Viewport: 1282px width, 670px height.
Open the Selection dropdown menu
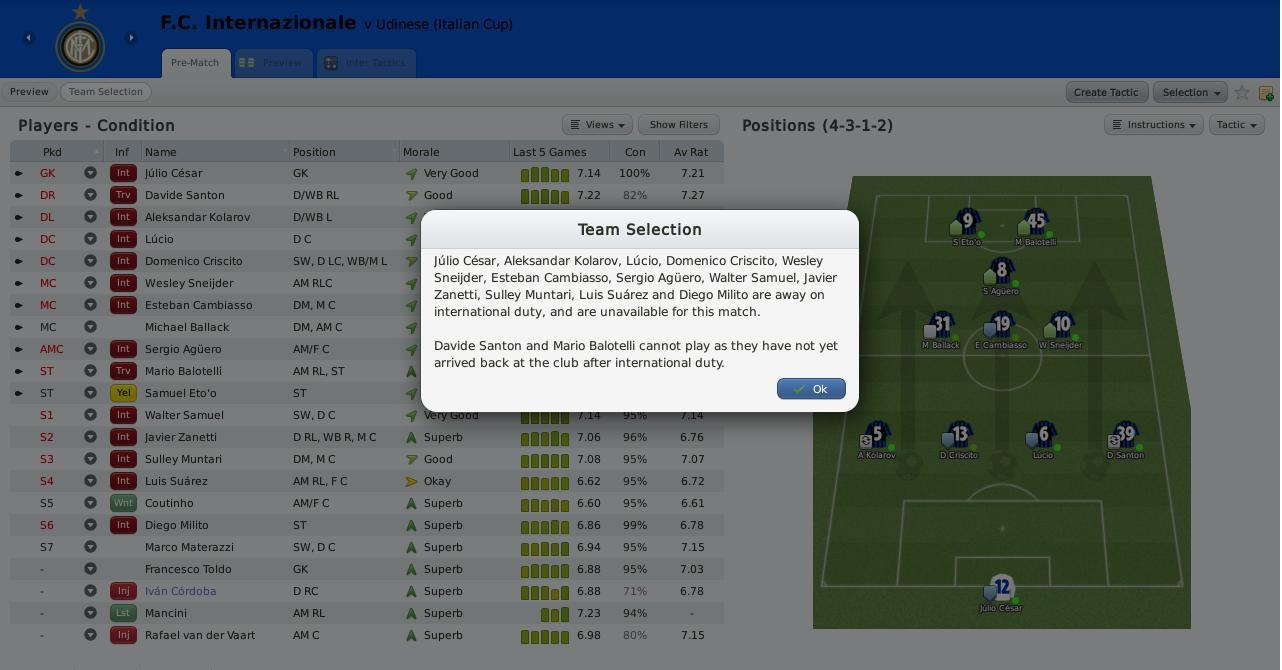point(1190,92)
